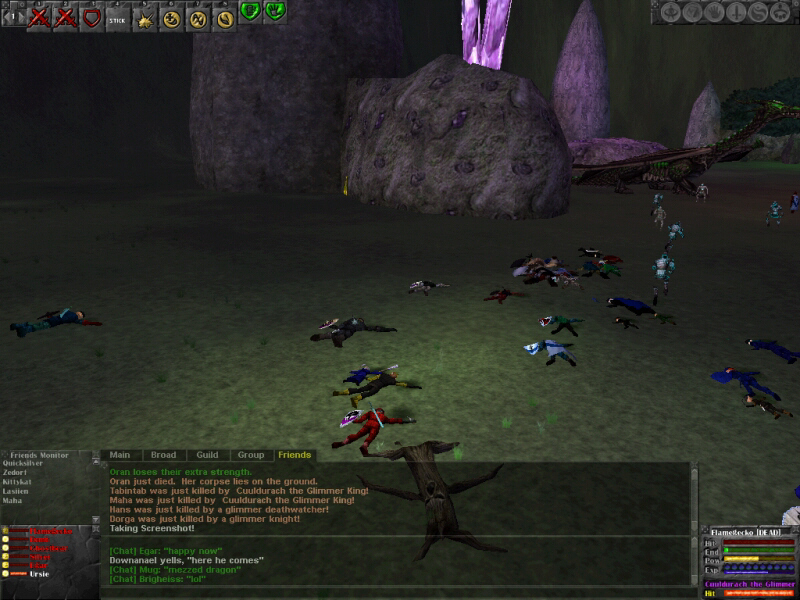Activate the red shield hotbar slot
800x600 pixels.
(x=91, y=17)
